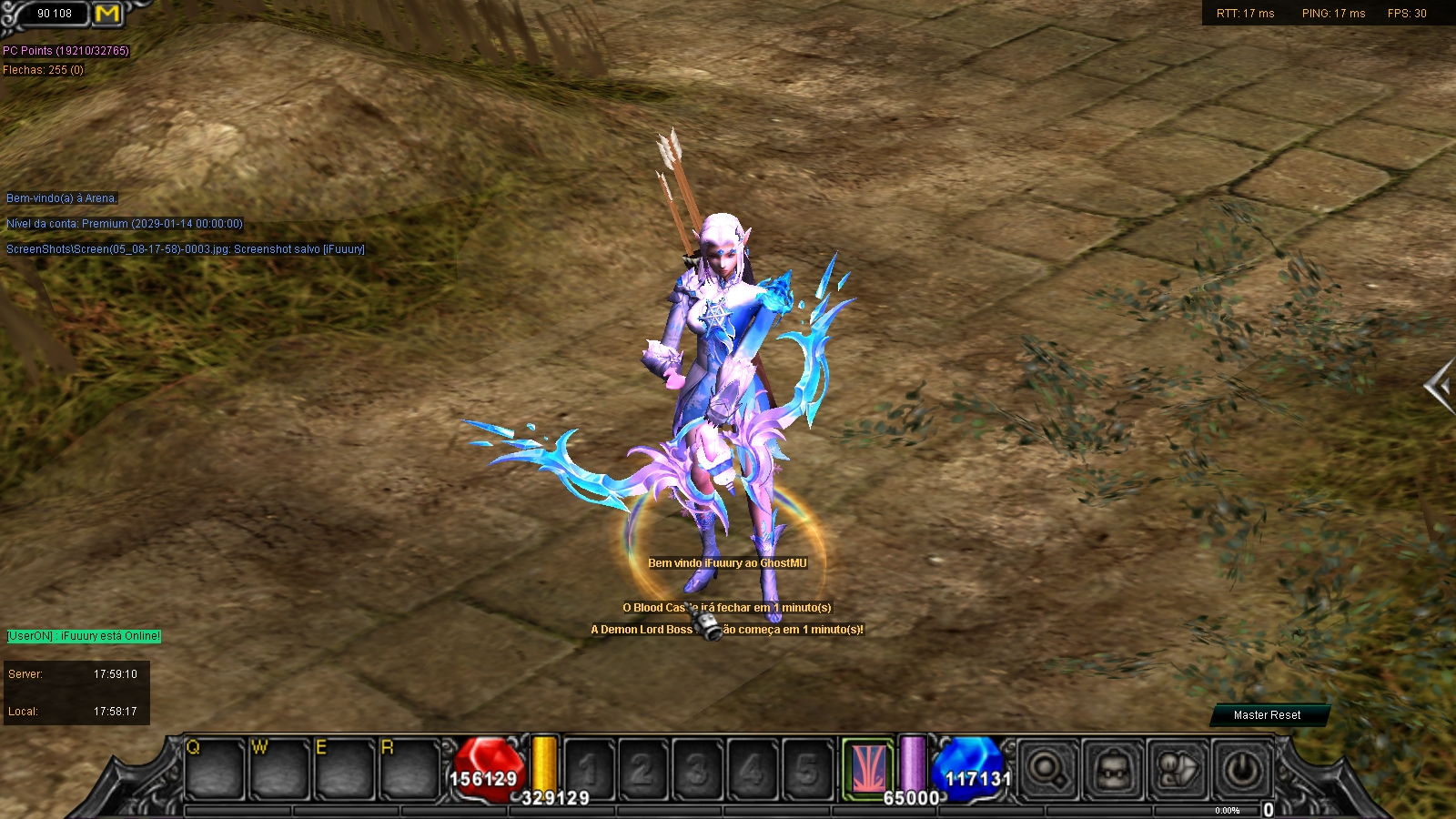Choose skill slot number 1
Viewport: 1456px width, 819px height.
click(589, 771)
